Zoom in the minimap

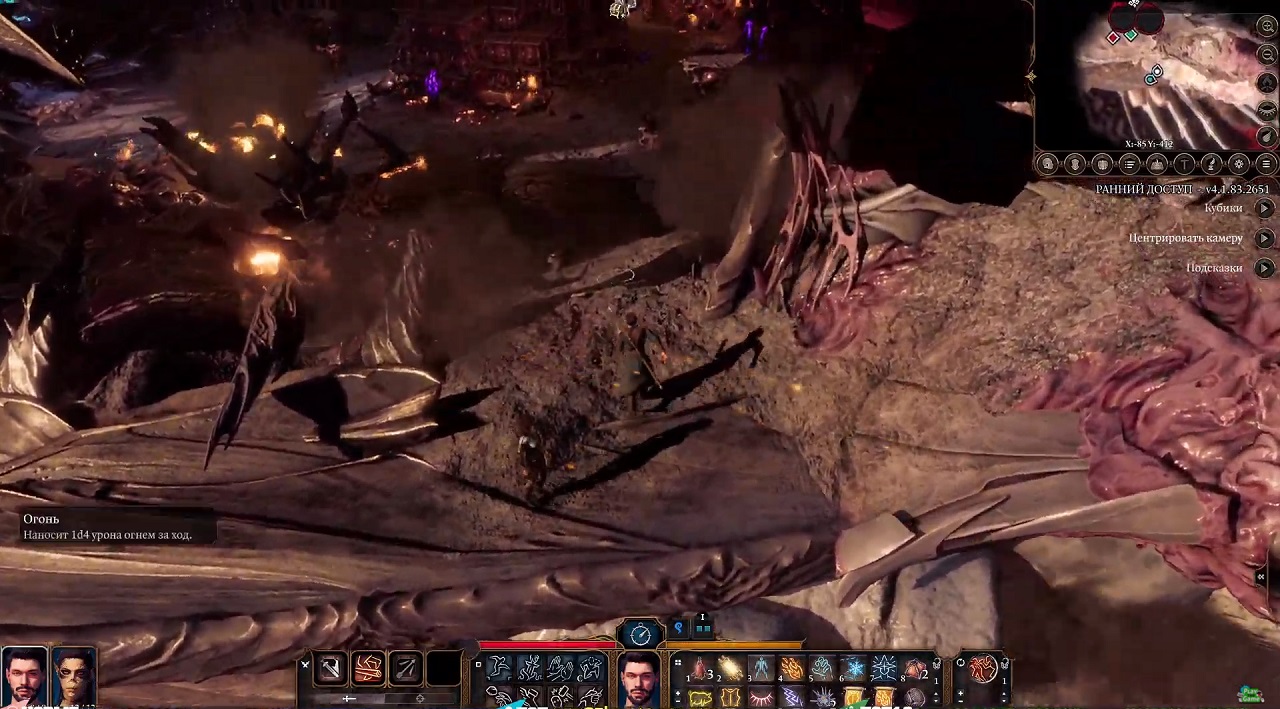[x=1268, y=27]
